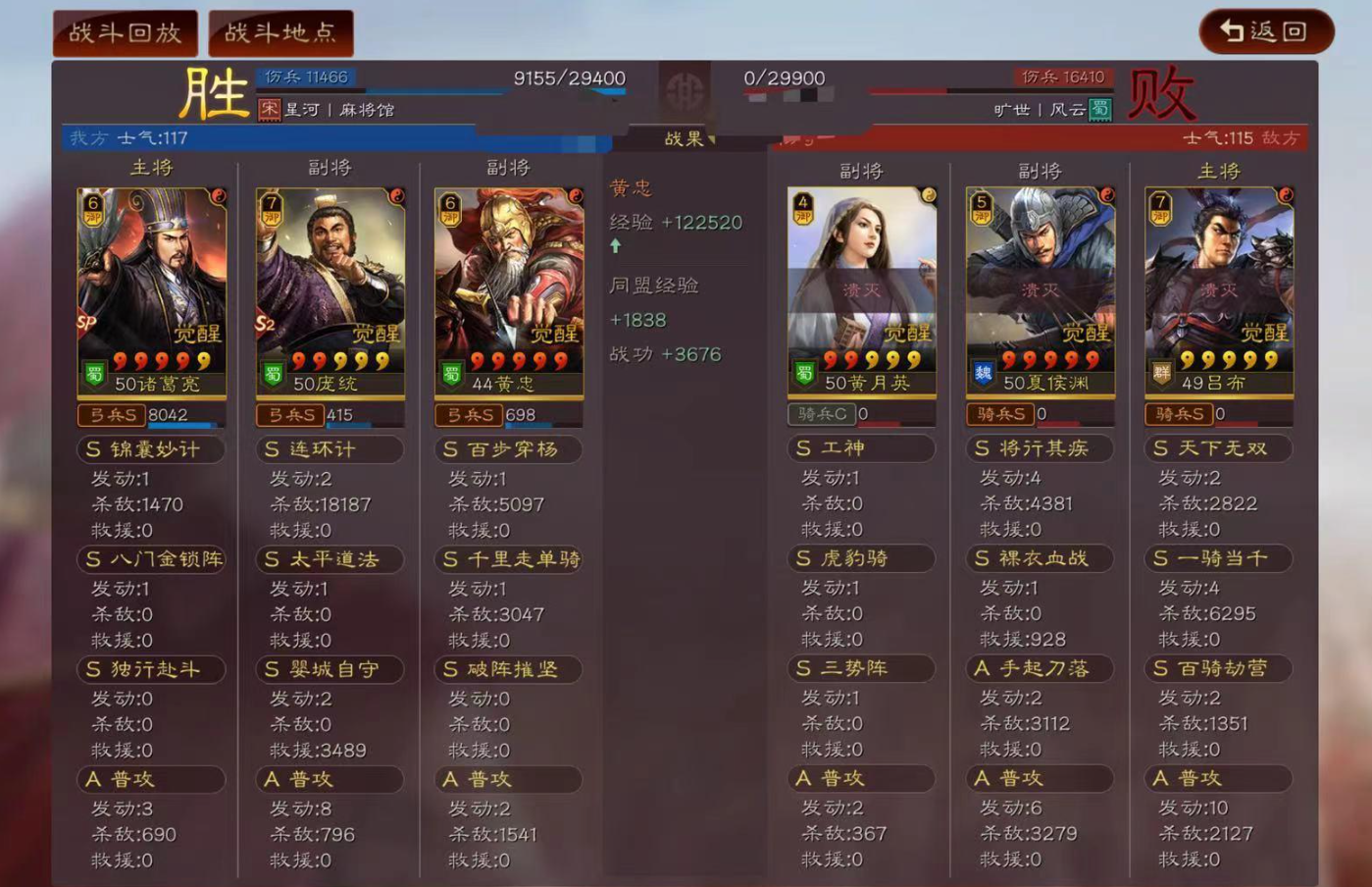
Task: Open the 战斗地点 tab
Action: [x=280, y=30]
